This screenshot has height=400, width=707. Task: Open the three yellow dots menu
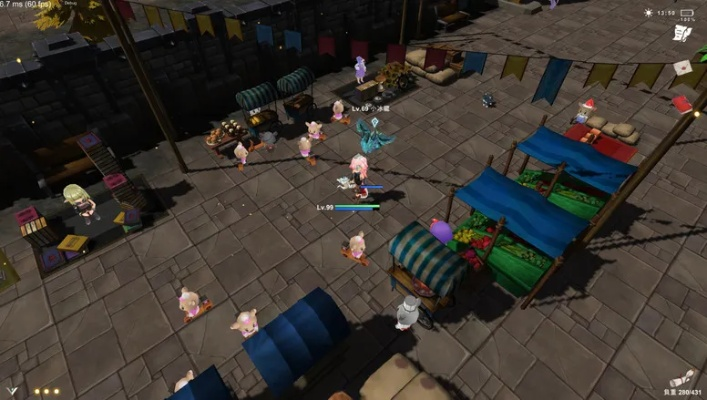click(46, 391)
